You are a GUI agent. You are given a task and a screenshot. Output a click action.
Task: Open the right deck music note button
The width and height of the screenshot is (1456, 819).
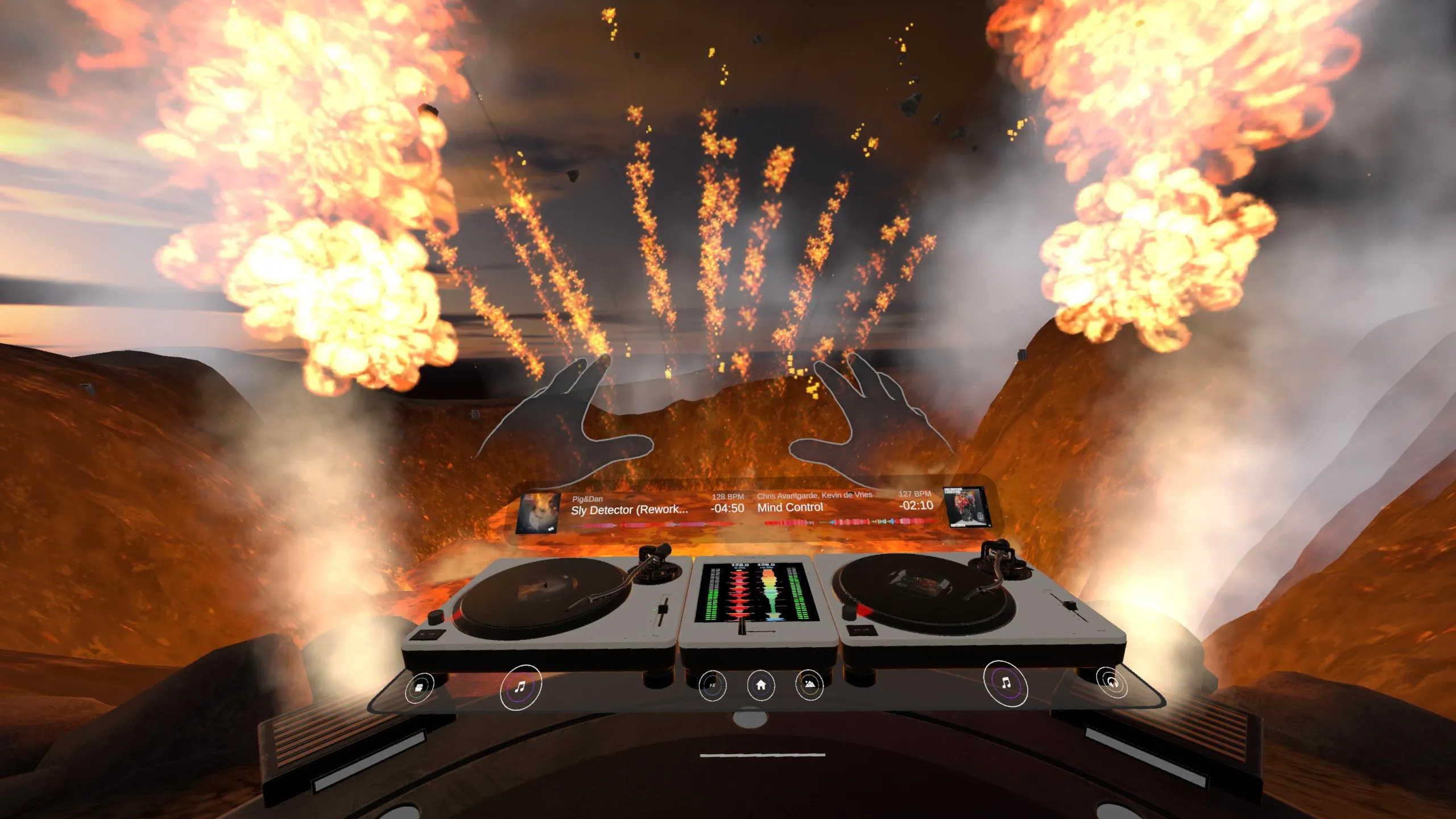(x=1006, y=682)
